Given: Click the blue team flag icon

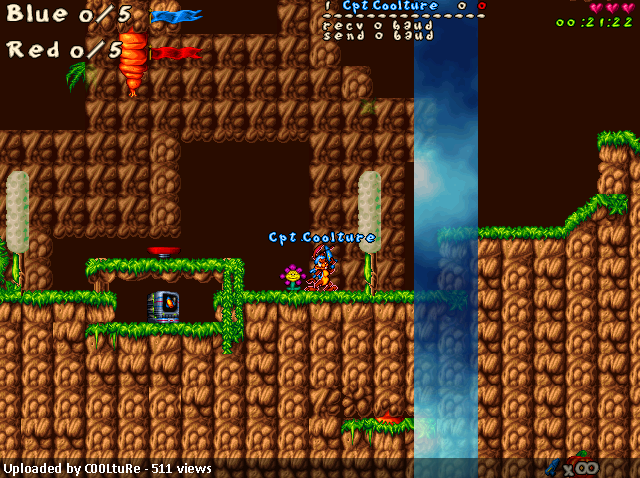Looking at the screenshot, I should coord(176,16).
